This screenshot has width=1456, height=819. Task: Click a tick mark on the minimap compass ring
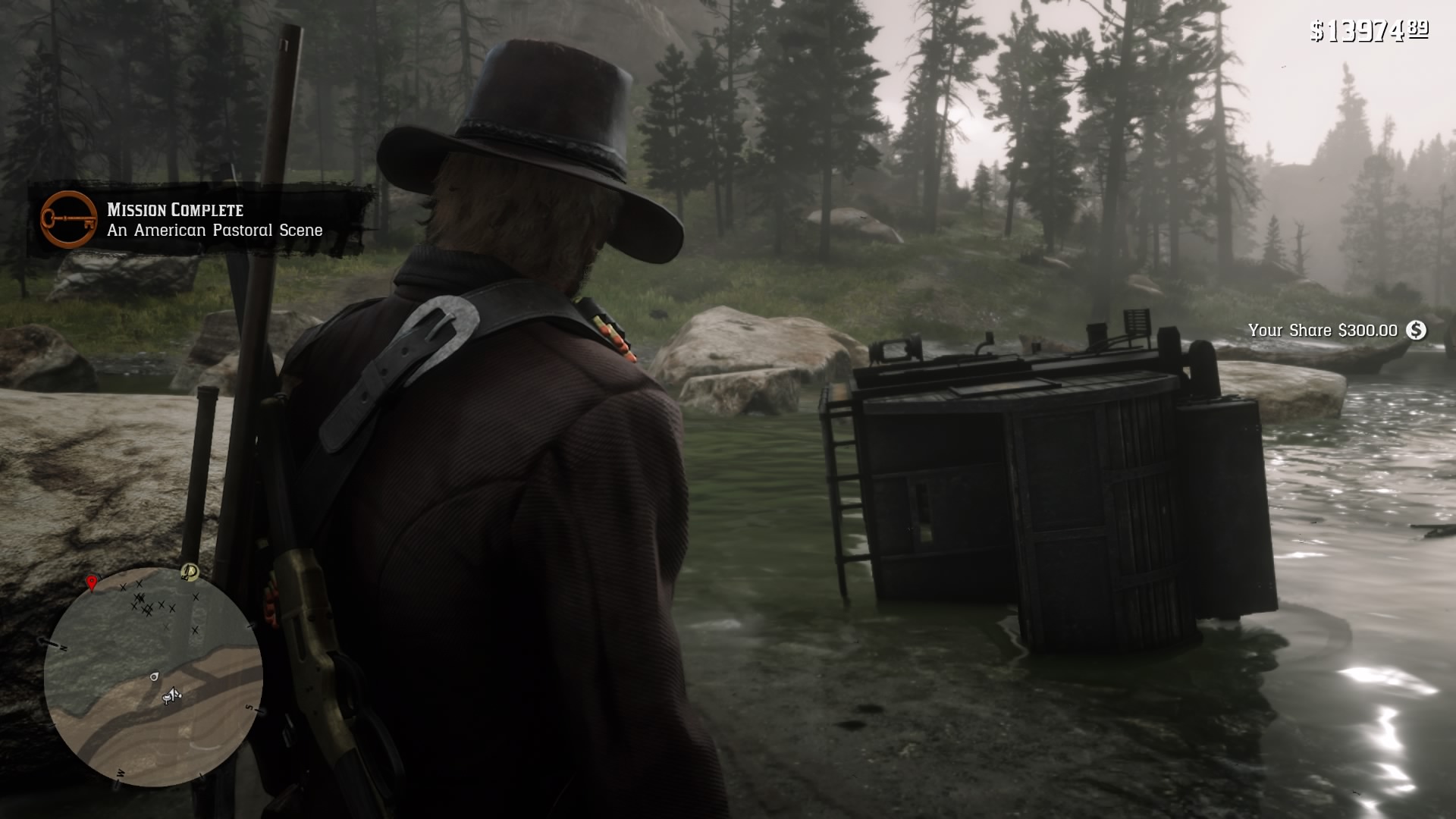250,626
